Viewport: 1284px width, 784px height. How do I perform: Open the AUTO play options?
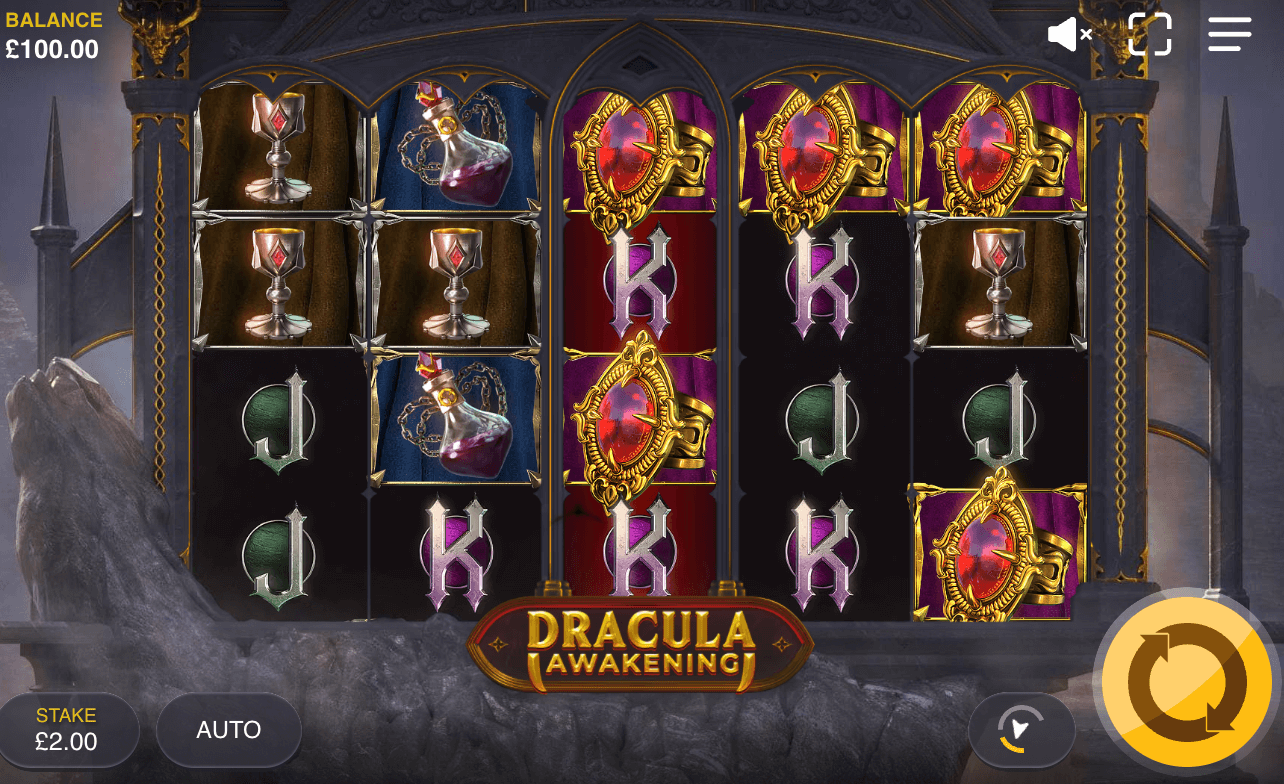(228, 730)
